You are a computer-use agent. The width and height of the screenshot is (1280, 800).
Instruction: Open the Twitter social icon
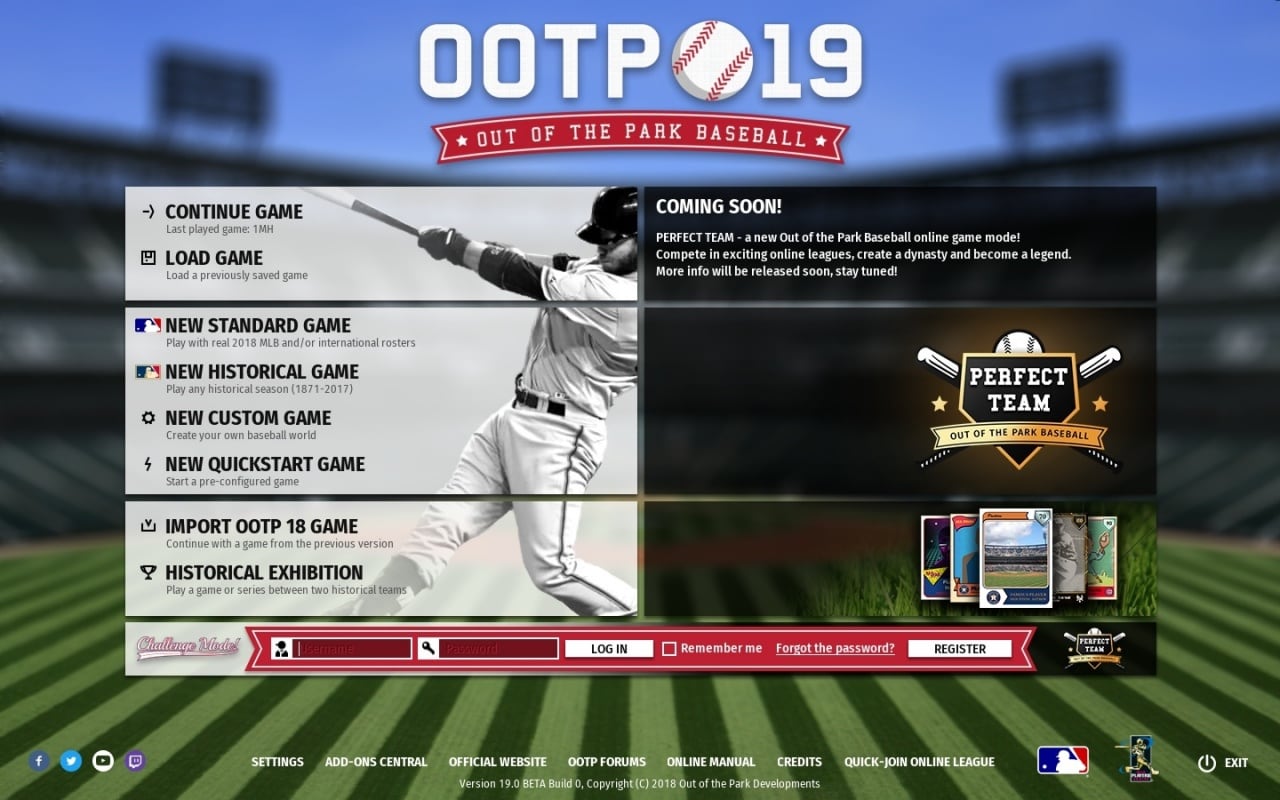click(x=70, y=761)
